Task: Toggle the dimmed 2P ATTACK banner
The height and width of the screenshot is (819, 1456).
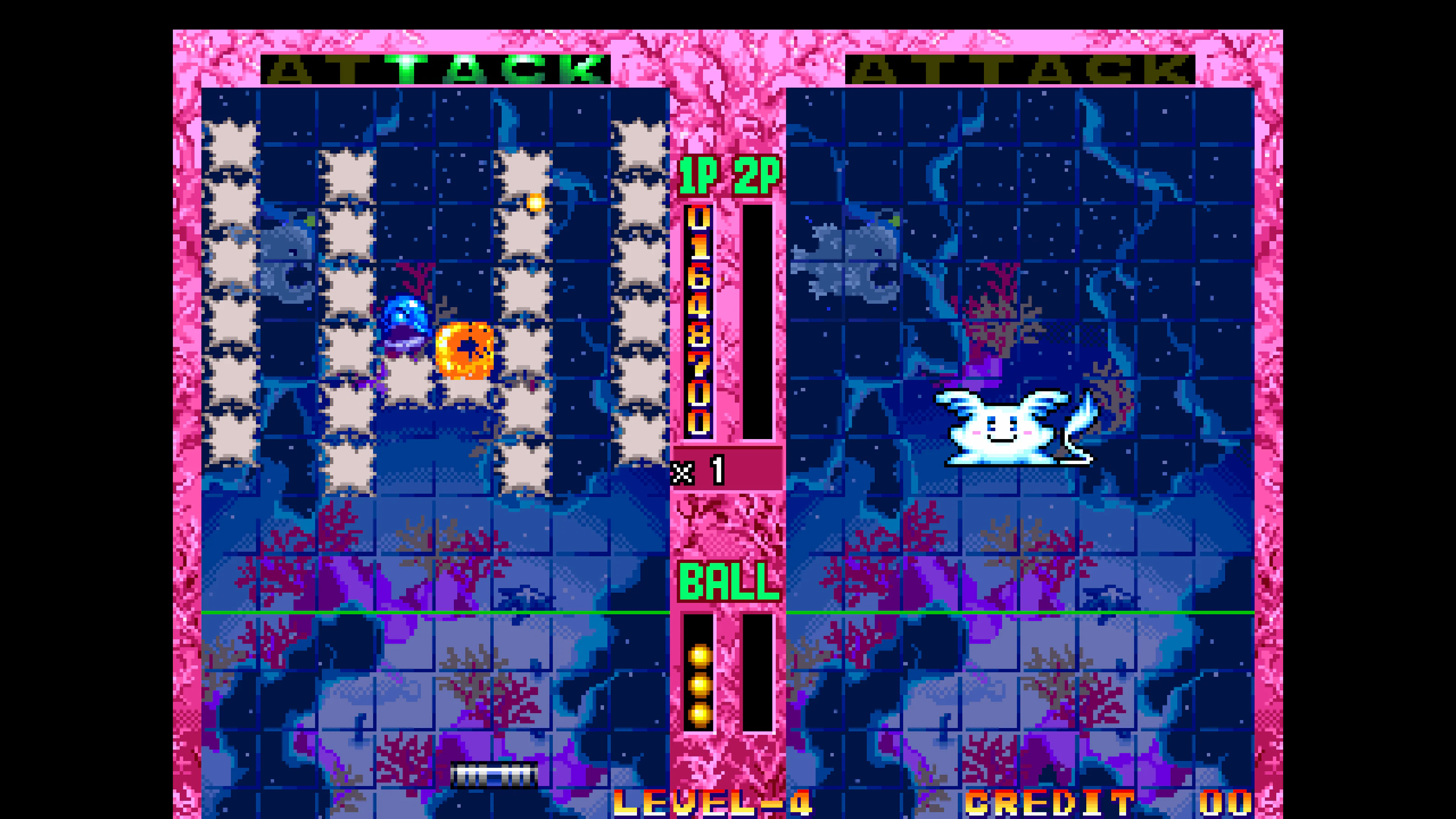Action: [x=1023, y=68]
